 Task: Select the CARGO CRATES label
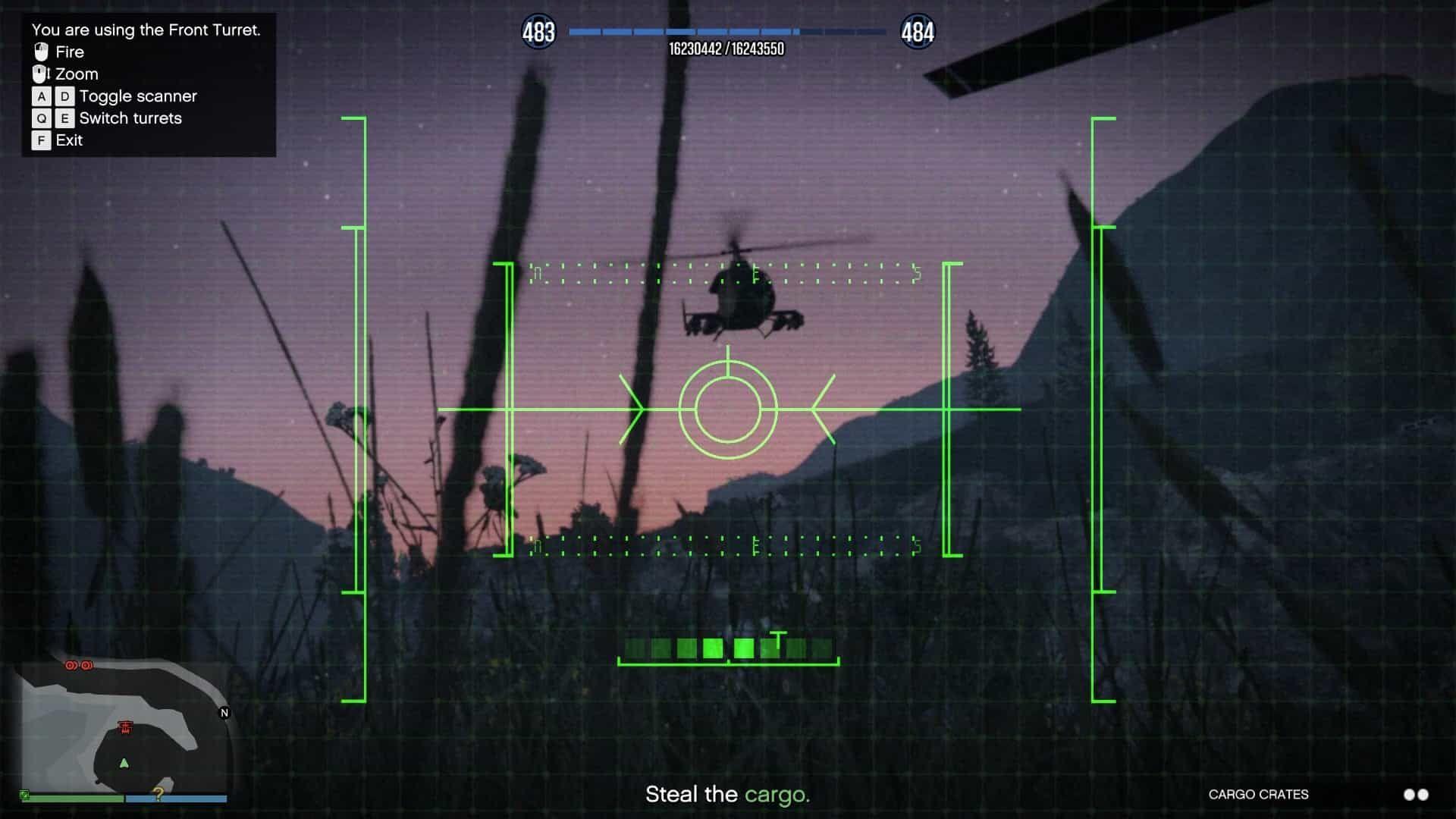(x=1258, y=795)
